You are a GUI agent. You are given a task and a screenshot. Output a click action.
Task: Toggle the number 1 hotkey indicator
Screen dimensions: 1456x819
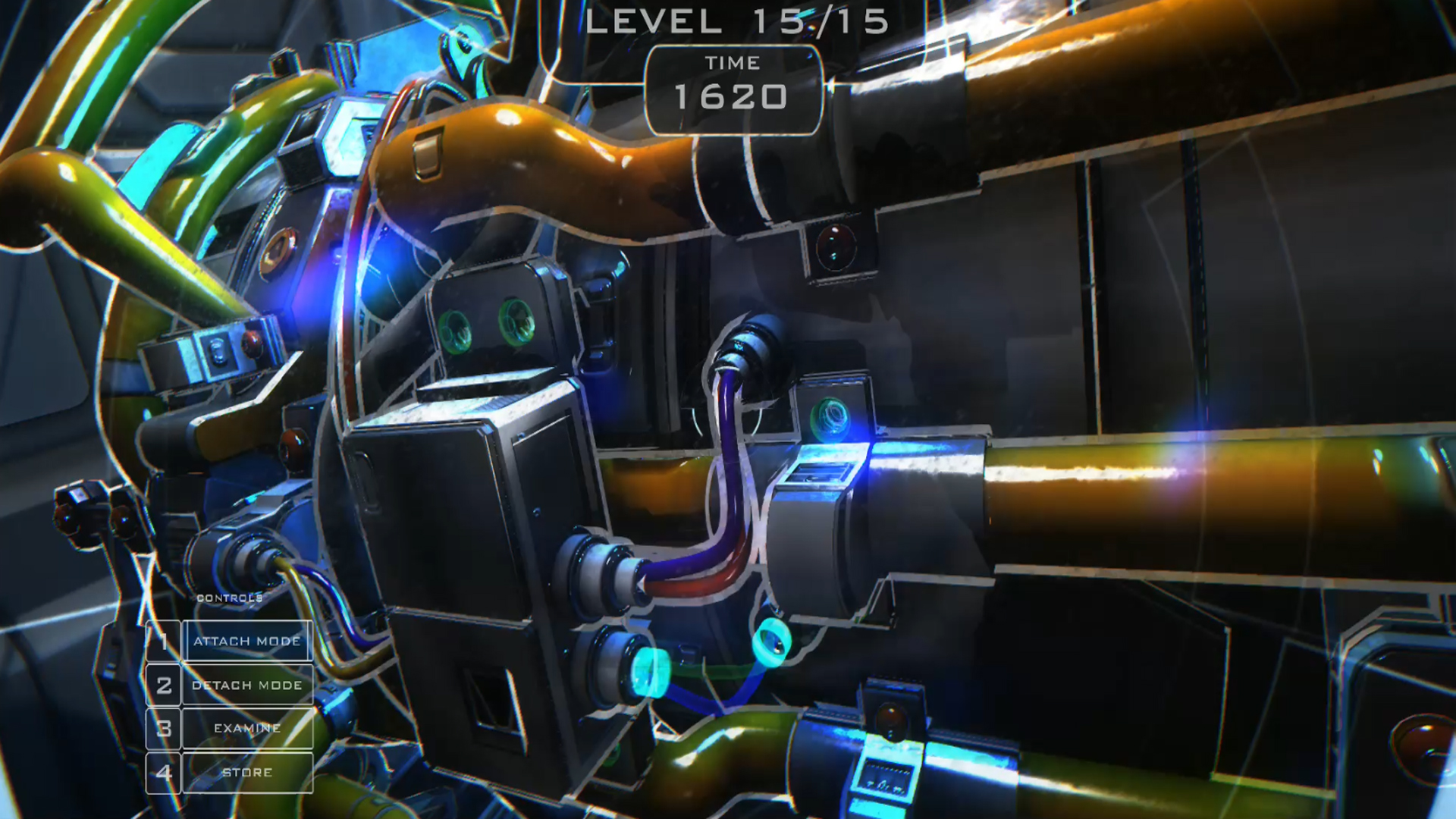[x=163, y=641]
